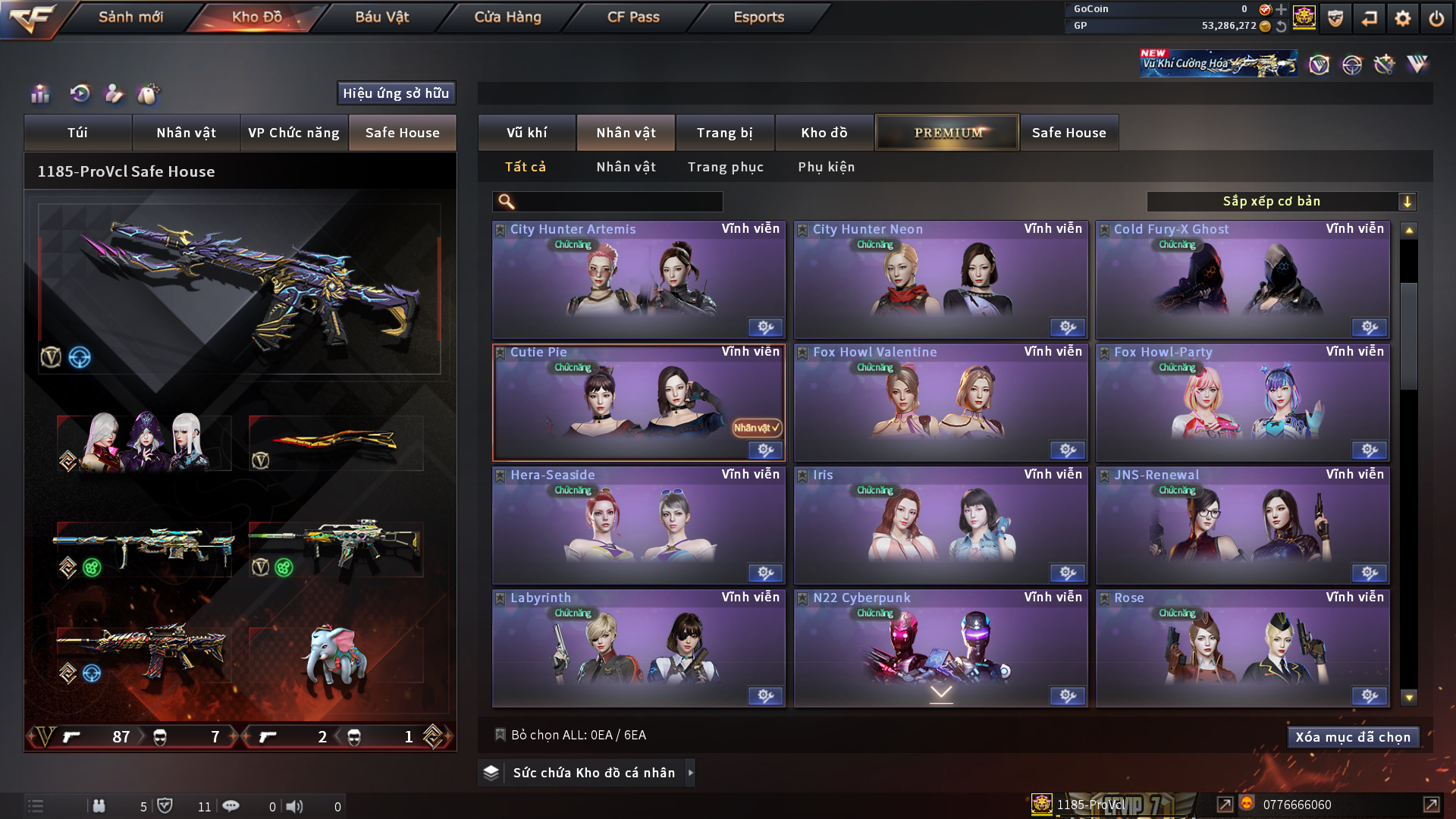Open the gear settings icon
The height and width of the screenshot is (819, 1456).
point(1403,18)
